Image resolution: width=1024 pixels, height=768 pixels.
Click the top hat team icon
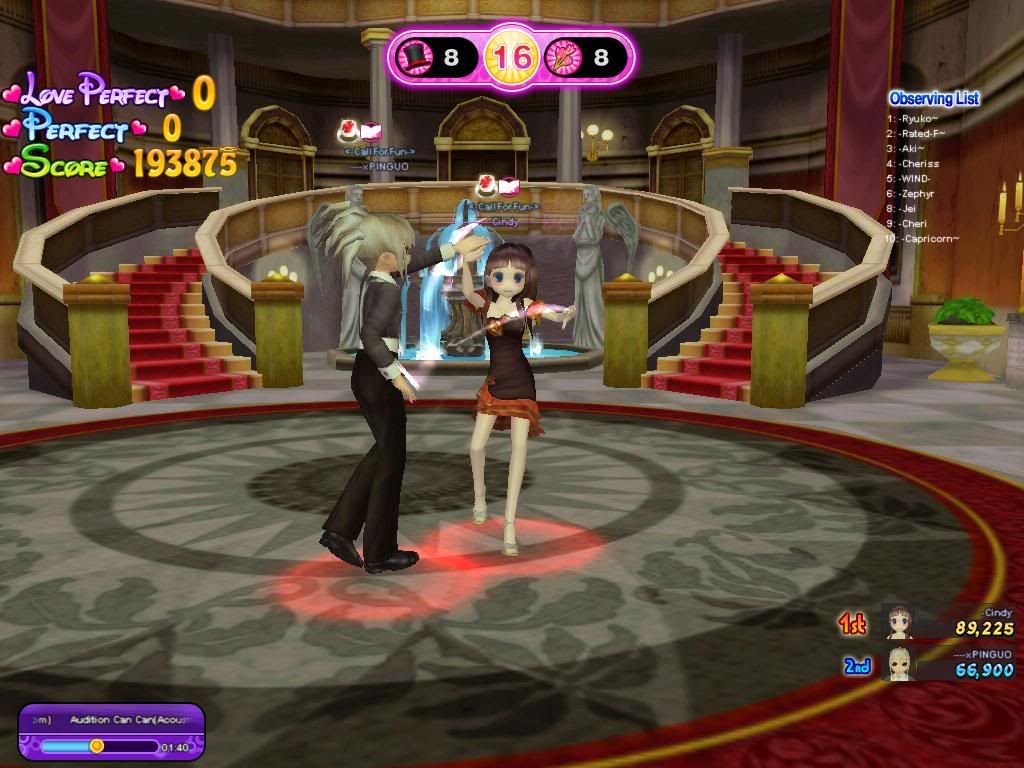(413, 57)
